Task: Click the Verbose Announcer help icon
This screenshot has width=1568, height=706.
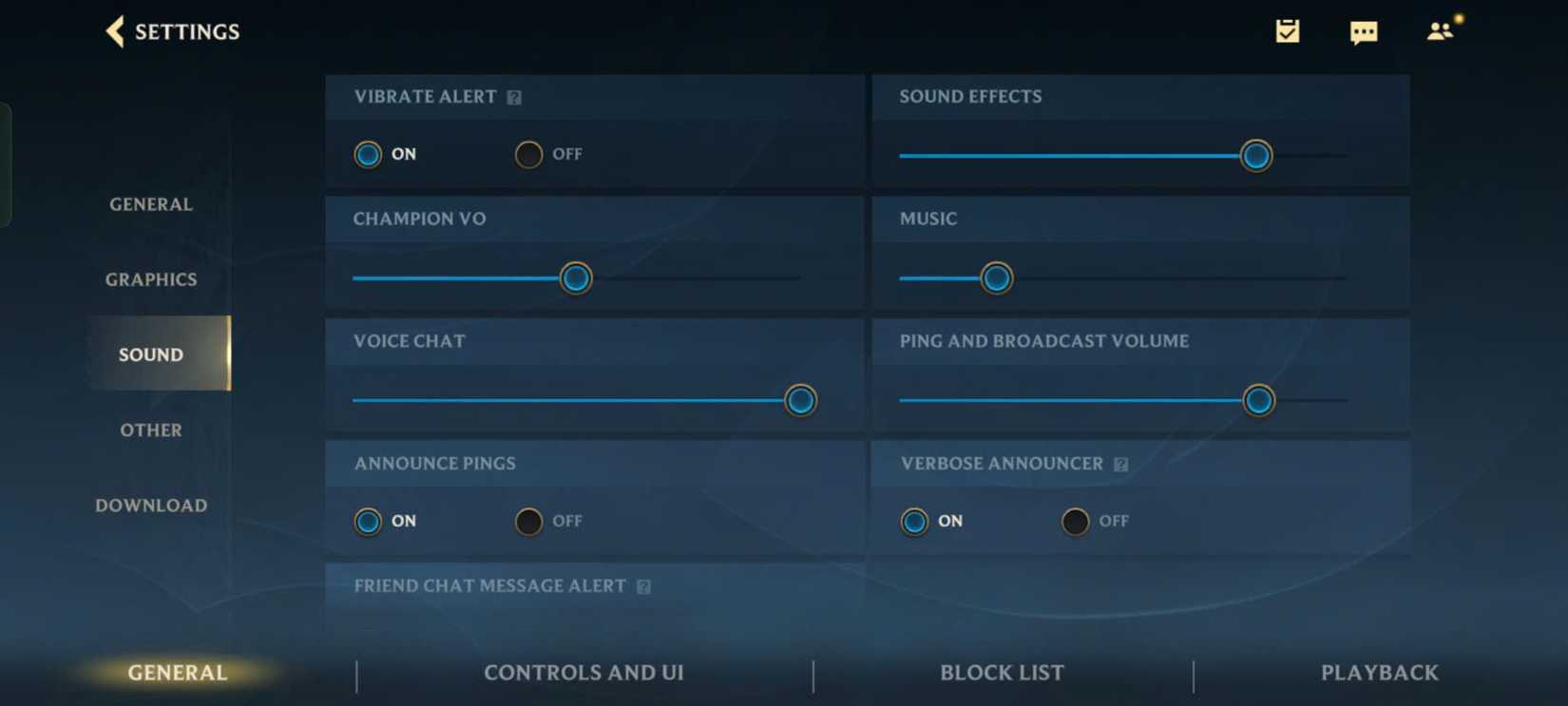Action: click(1121, 464)
